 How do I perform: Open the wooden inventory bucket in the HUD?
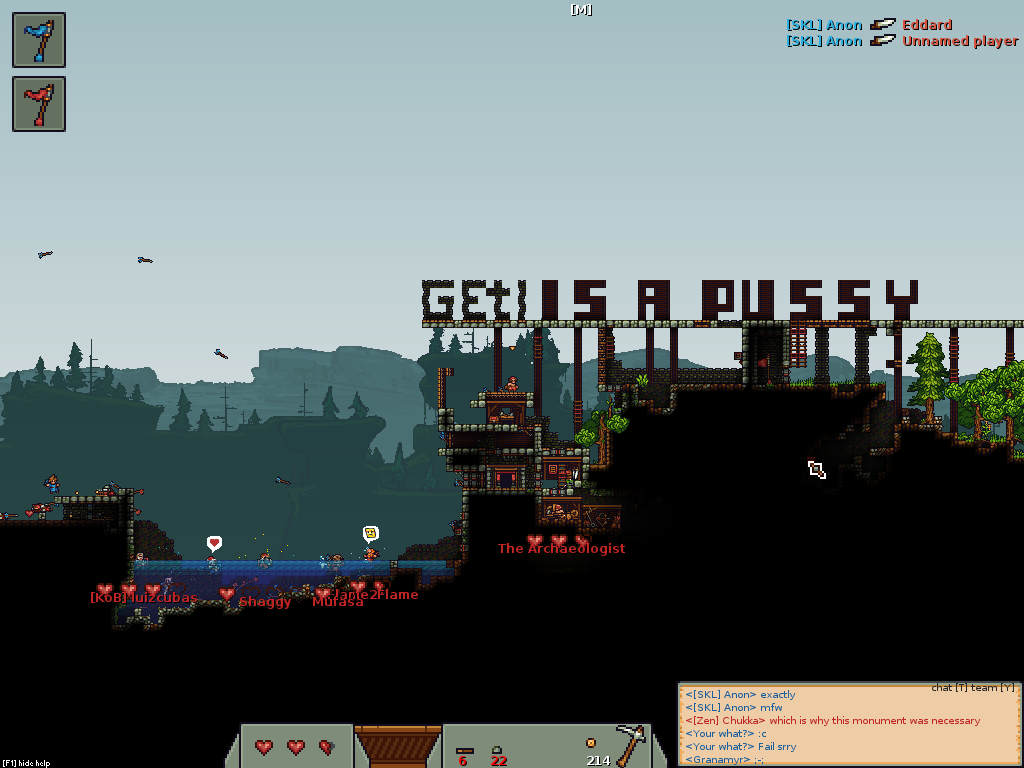[x=398, y=746]
